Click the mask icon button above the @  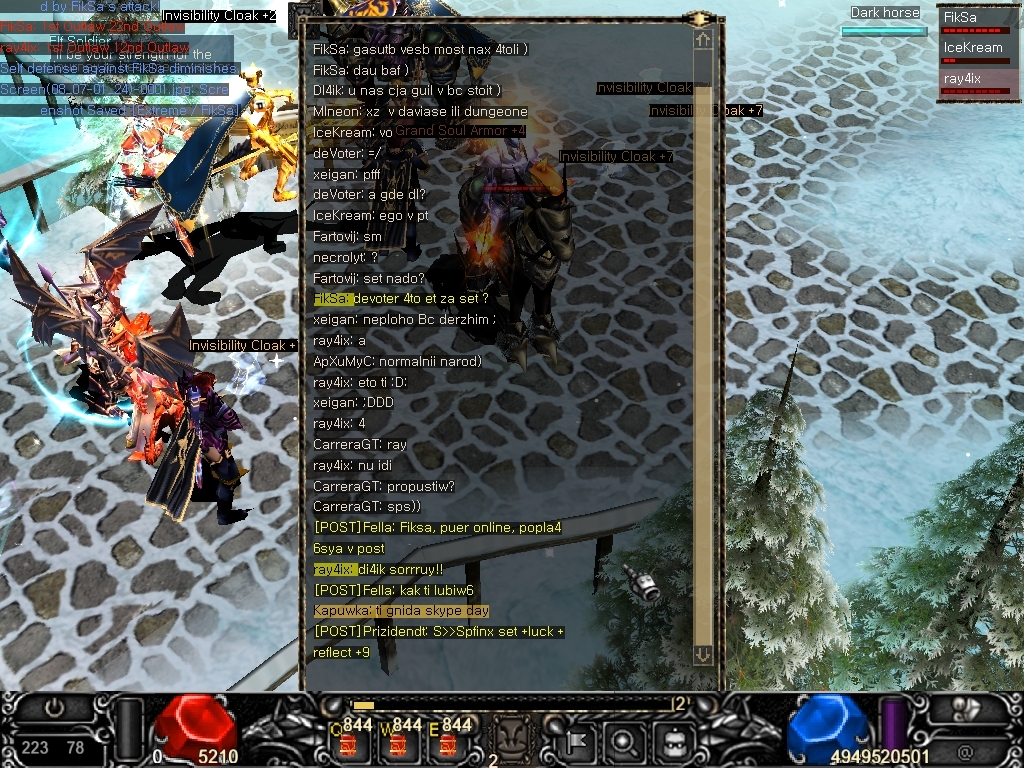[x=965, y=707]
